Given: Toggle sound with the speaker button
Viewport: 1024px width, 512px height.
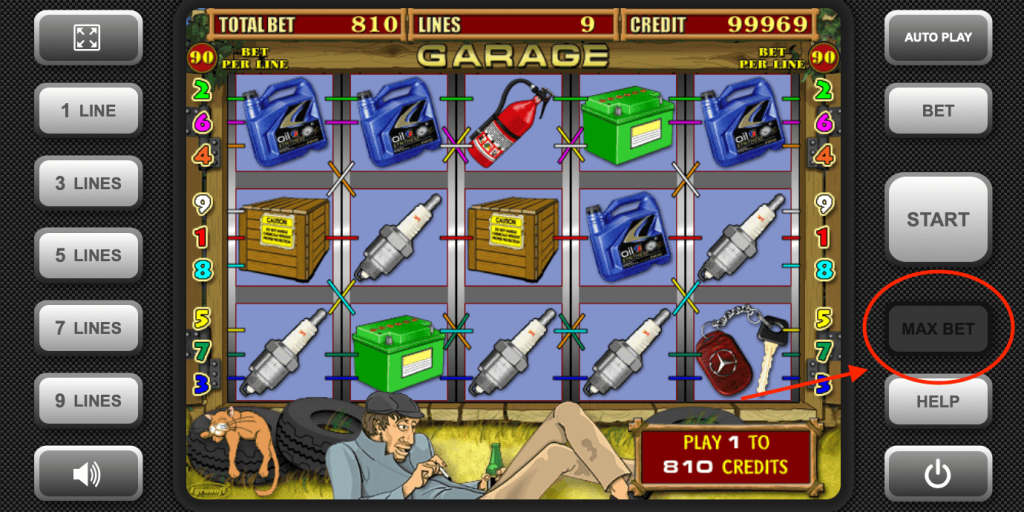Looking at the screenshot, I should [87, 474].
